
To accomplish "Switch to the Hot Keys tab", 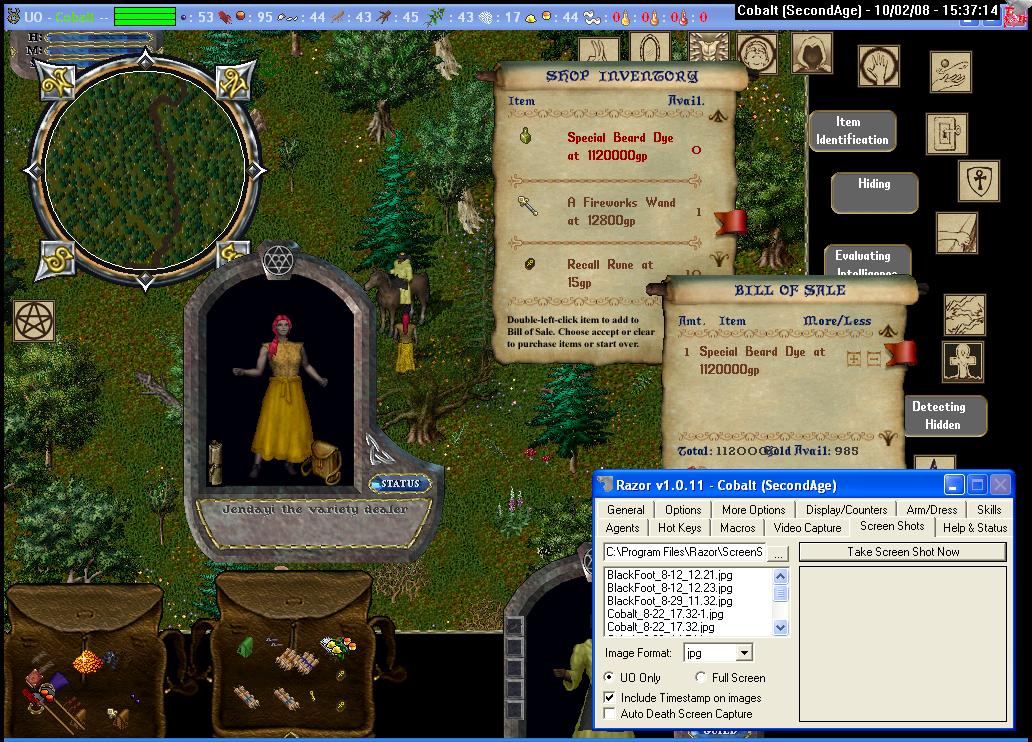I will (x=680, y=527).
